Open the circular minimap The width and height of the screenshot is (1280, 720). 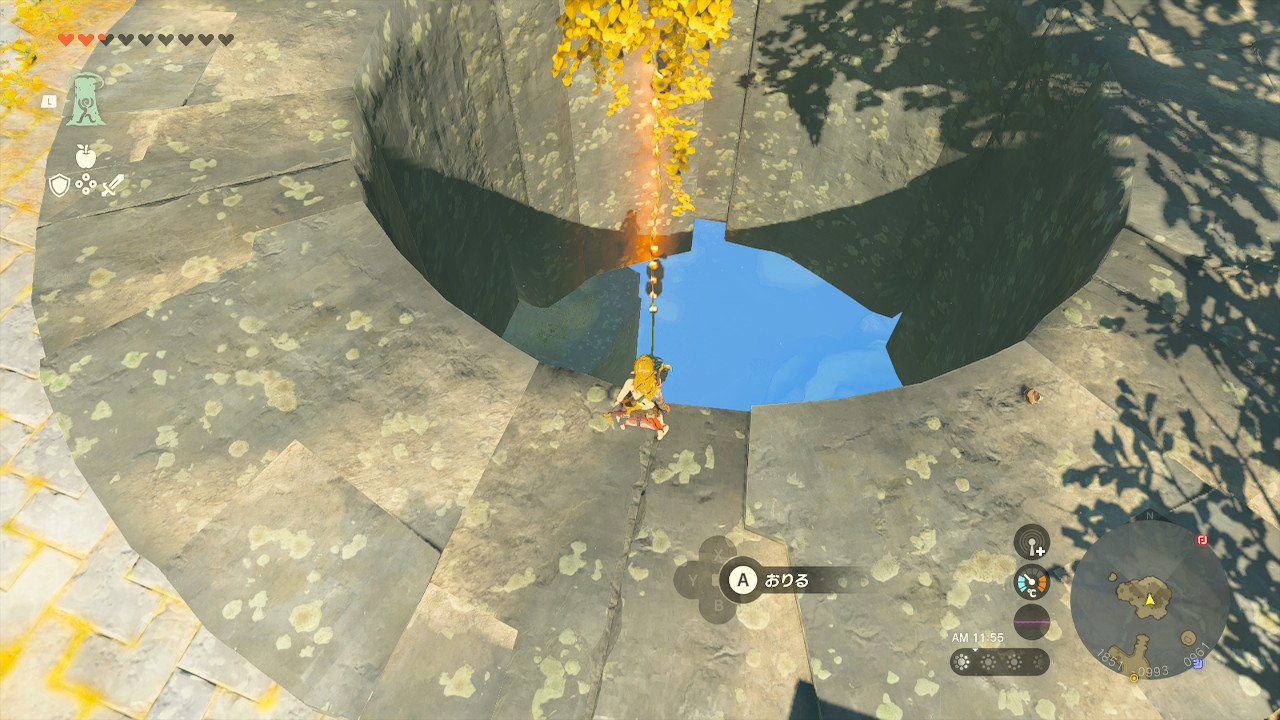click(1150, 599)
